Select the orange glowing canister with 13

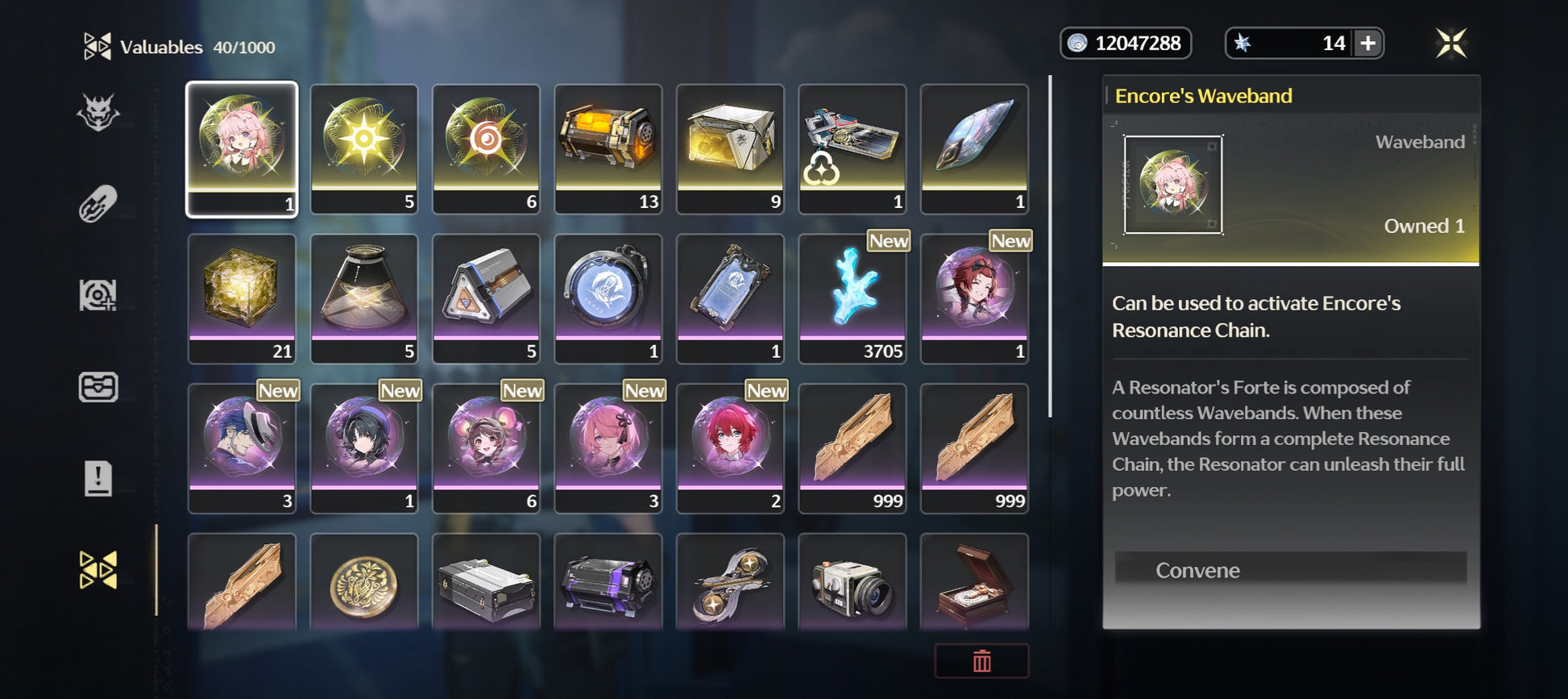(x=608, y=148)
